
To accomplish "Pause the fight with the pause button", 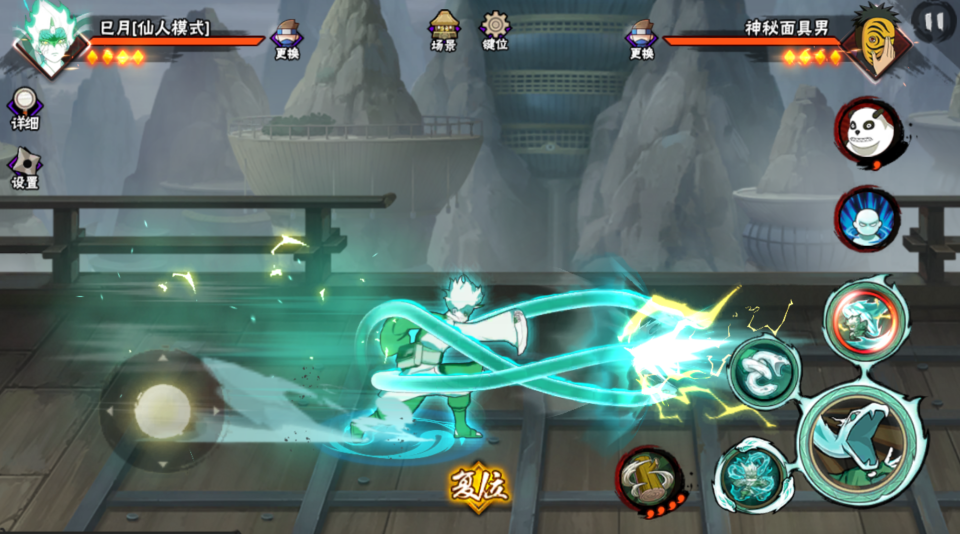I will [x=934, y=20].
